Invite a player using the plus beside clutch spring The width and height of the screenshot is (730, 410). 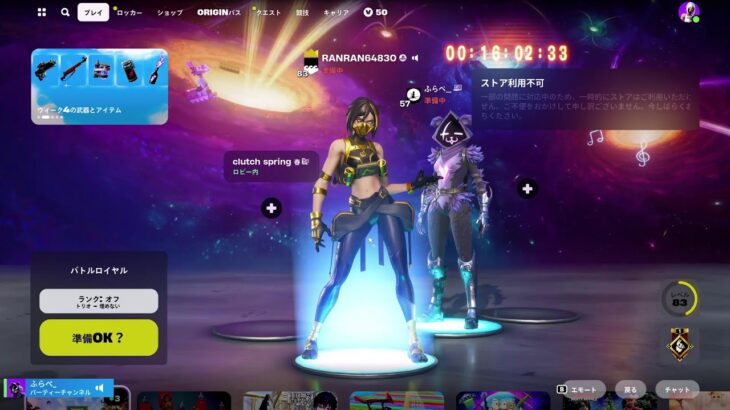[x=271, y=208]
